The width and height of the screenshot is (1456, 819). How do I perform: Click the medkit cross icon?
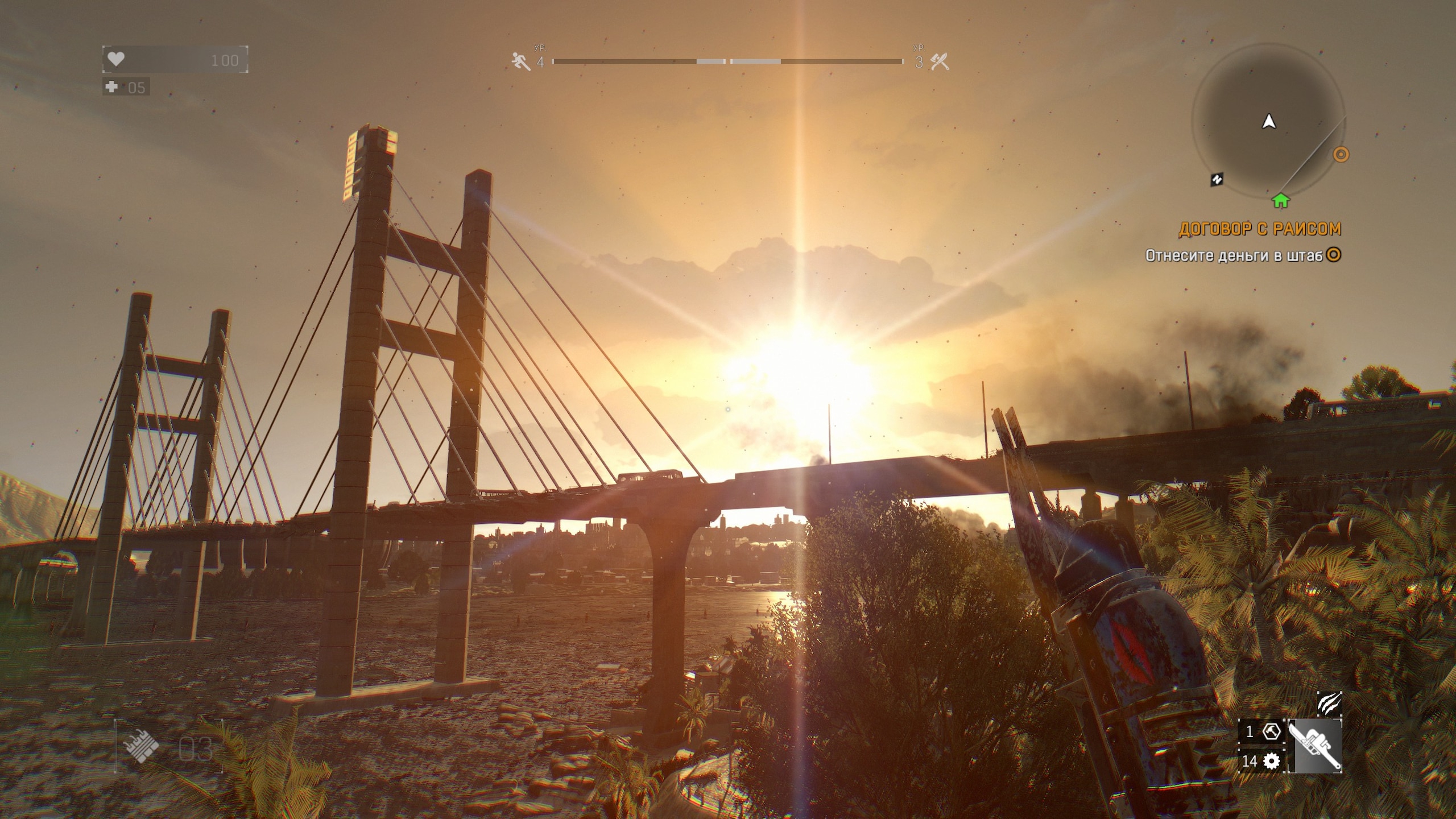coord(112,87)
